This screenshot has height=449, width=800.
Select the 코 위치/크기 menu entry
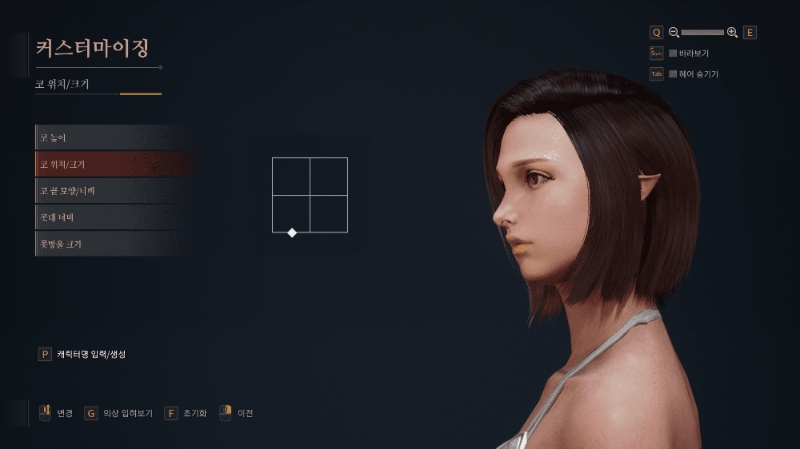coord(100,163)
